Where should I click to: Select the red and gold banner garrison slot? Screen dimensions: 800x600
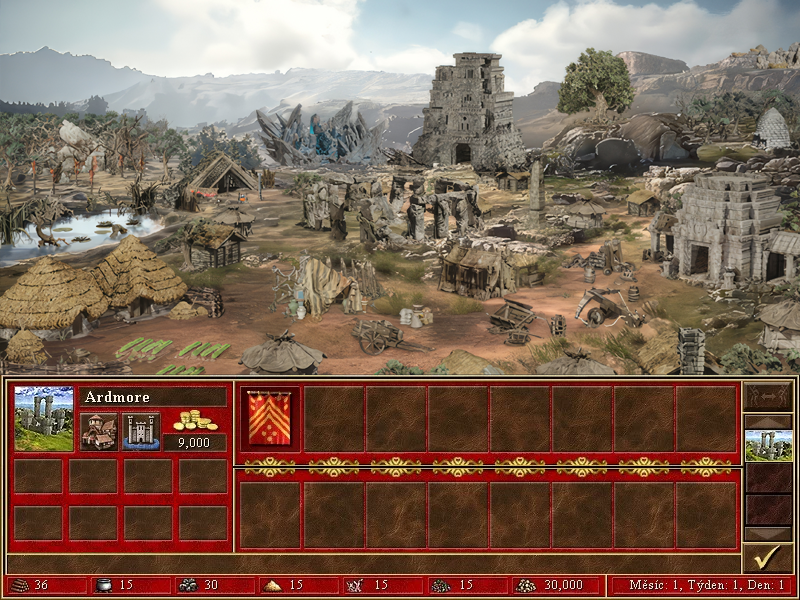point(270,419)
